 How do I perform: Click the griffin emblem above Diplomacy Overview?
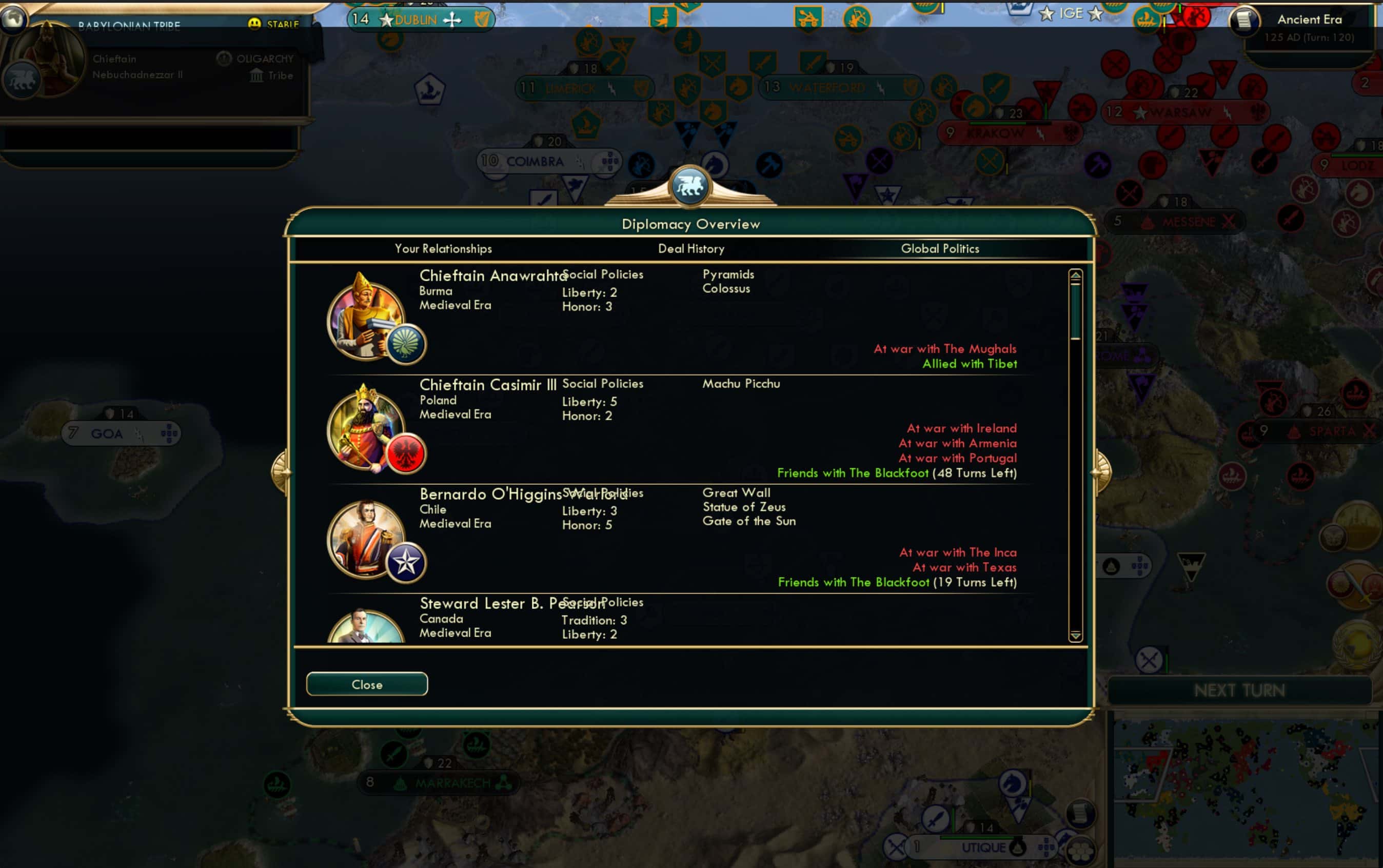point(690,185)
